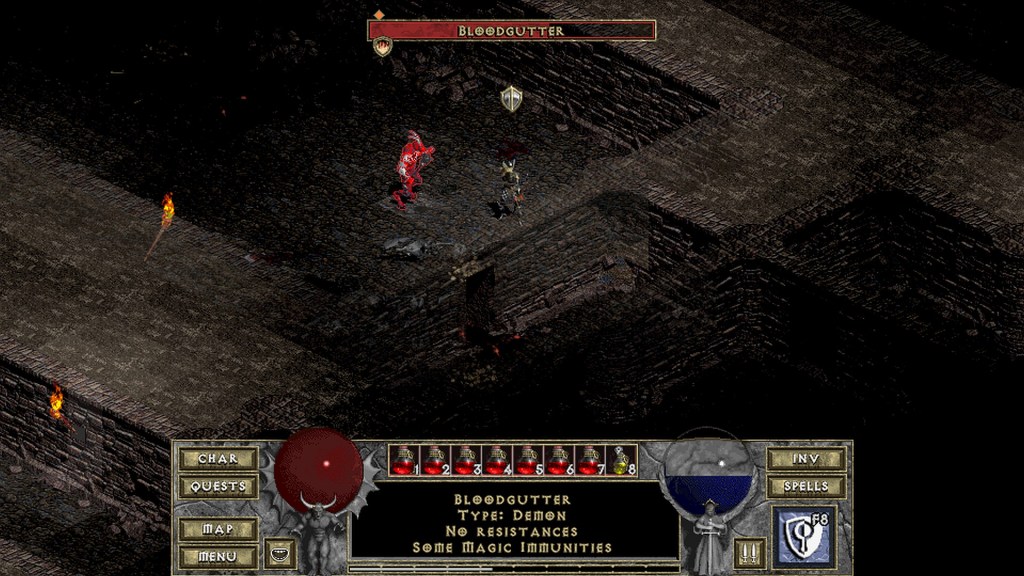Use the yellow potion in belt slot 8
This screenshot has width=1024, height=576.
coord(622,460)
